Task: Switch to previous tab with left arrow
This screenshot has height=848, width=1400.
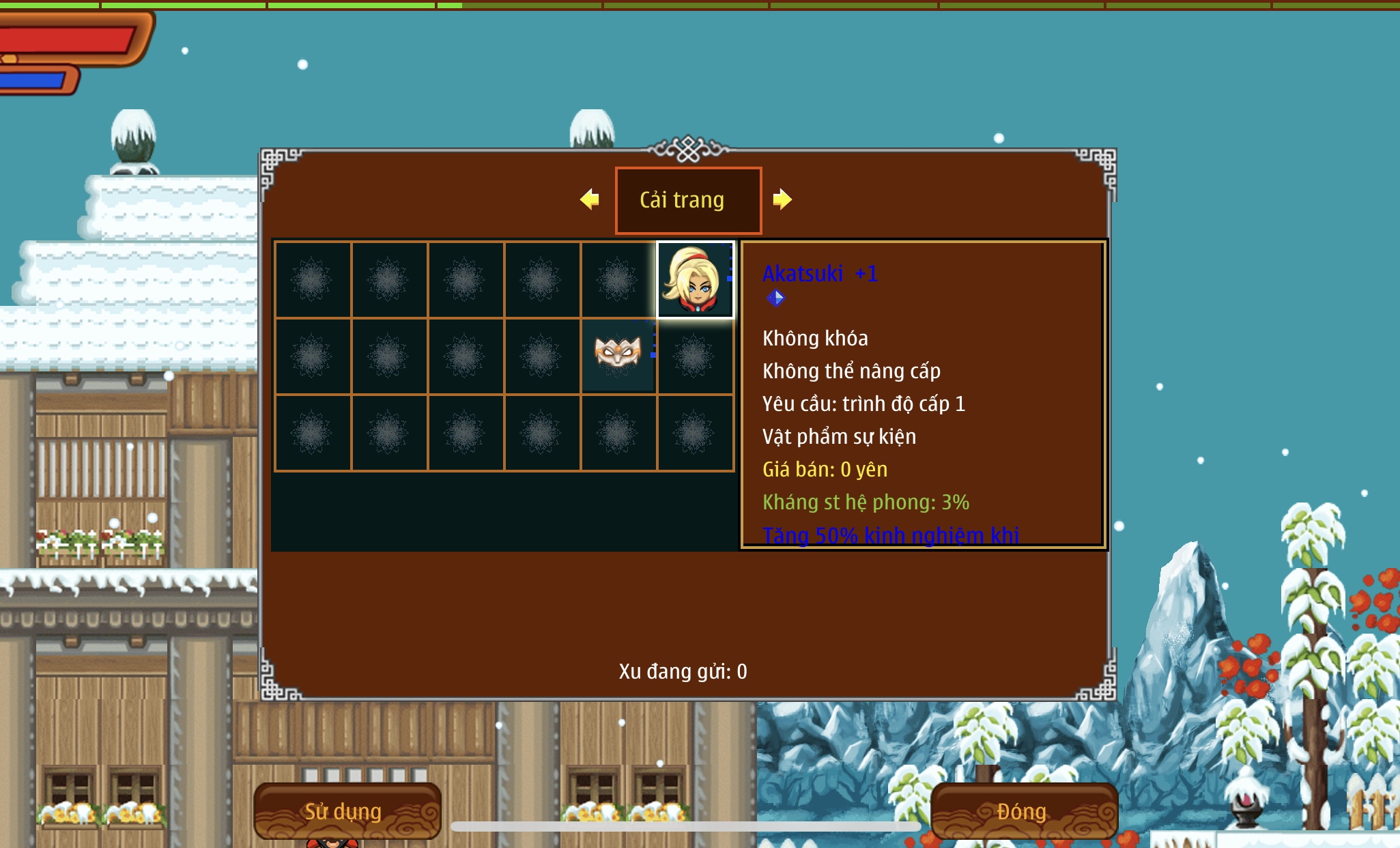Action: click(x=589, y=199)
